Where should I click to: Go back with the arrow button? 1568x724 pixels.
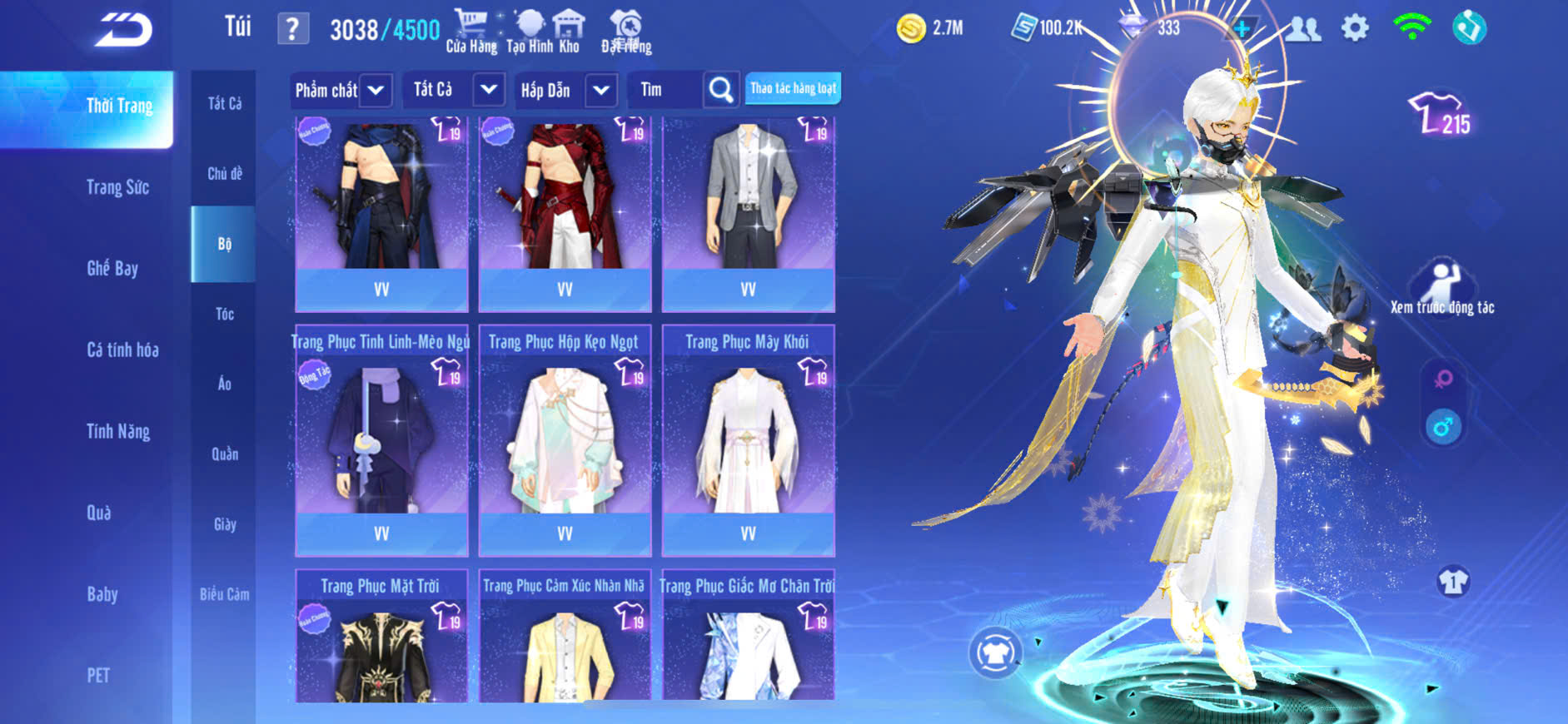[123, 30]
